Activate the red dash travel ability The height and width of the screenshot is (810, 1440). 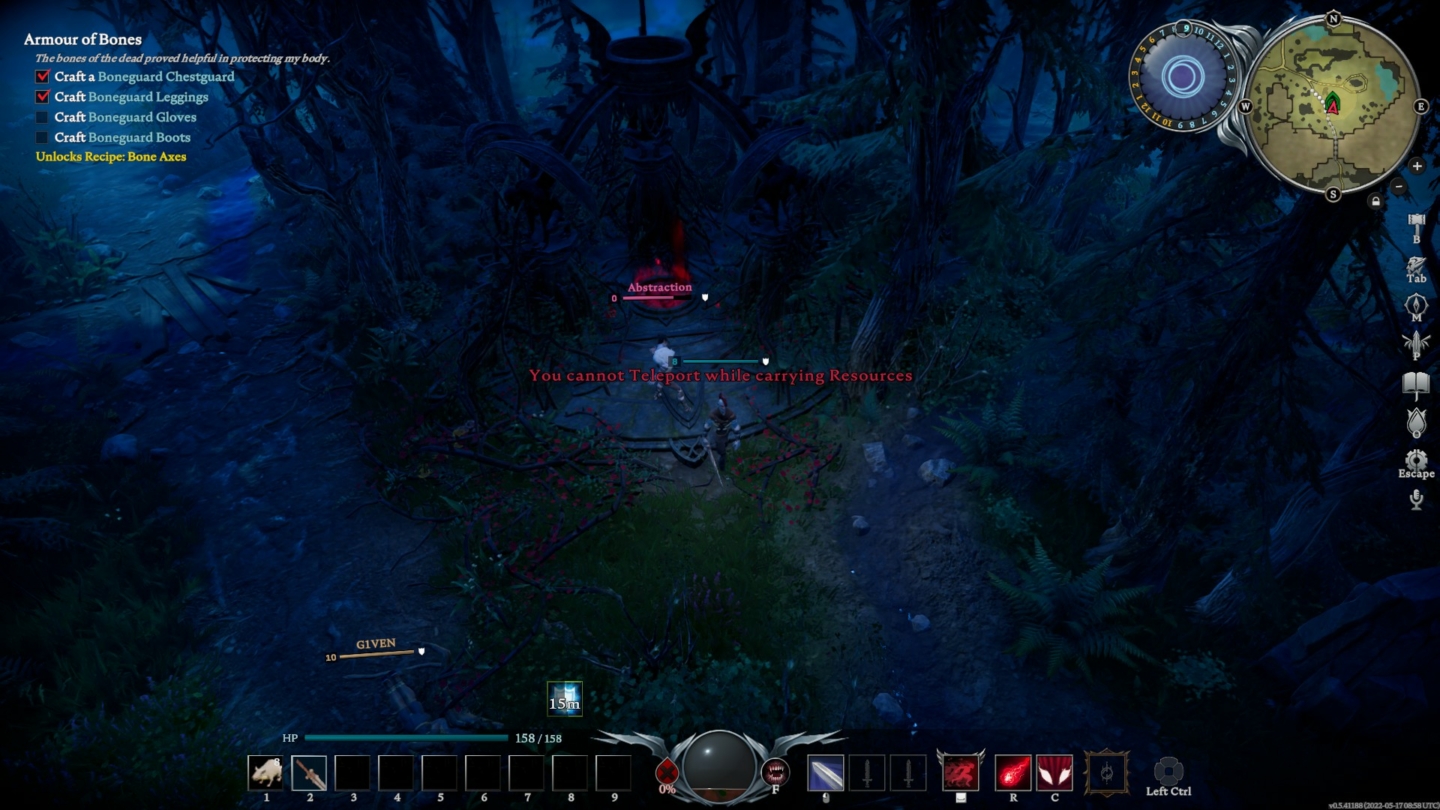(958, 773)
